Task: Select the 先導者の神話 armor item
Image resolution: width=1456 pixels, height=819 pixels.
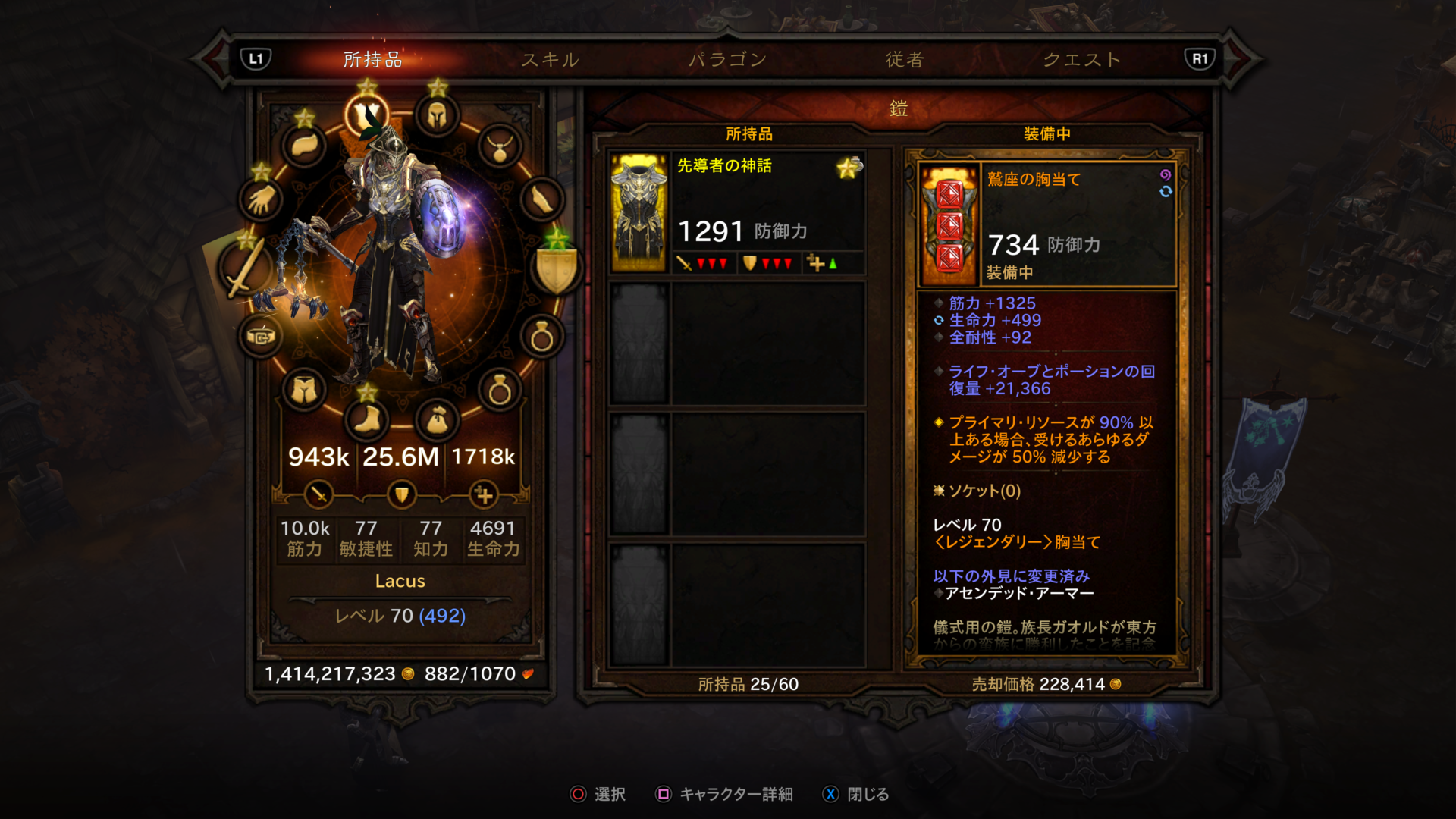Action: [x=737, y=212]
